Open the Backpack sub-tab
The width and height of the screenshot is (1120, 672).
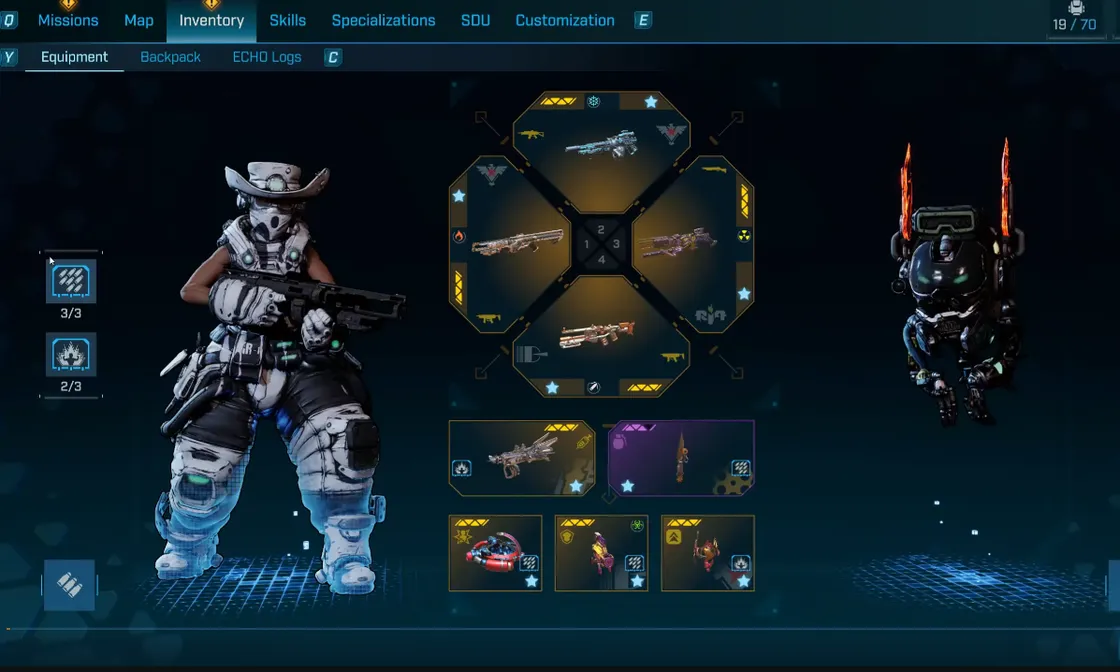pyautogui.click(x=170, y=57)
